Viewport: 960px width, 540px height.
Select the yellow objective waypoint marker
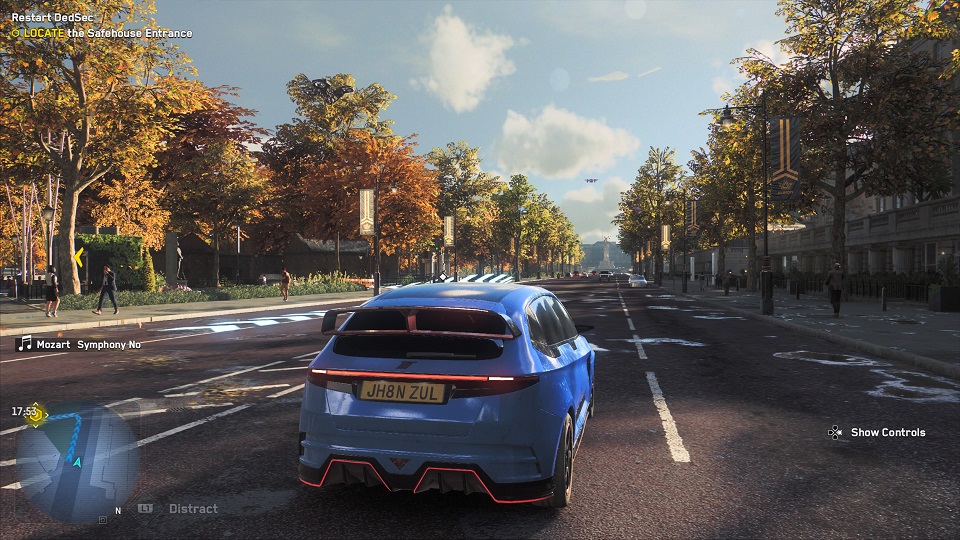point(77,257)
